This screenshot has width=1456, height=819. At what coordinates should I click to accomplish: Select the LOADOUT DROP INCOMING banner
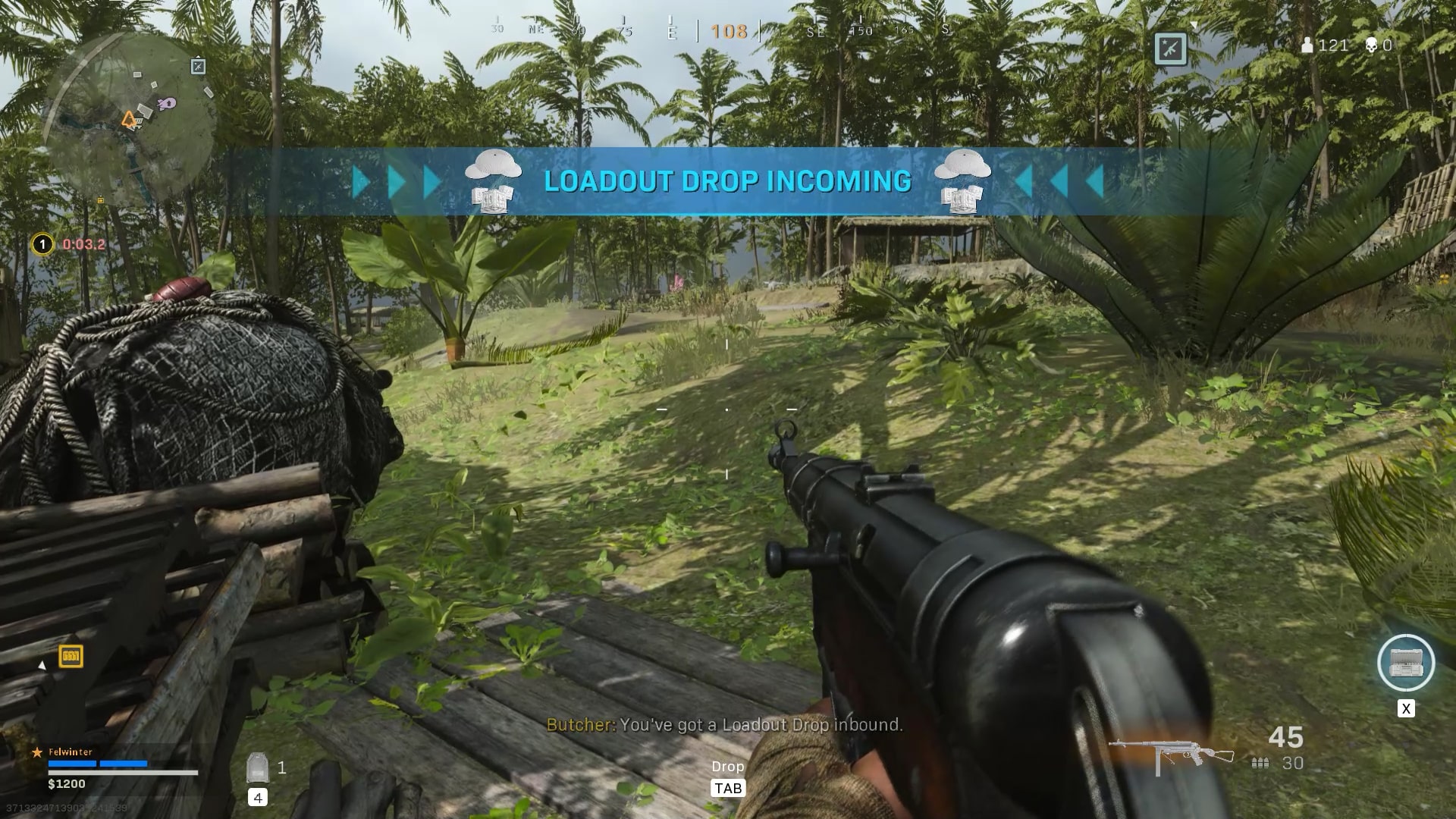tap(726, 180)
